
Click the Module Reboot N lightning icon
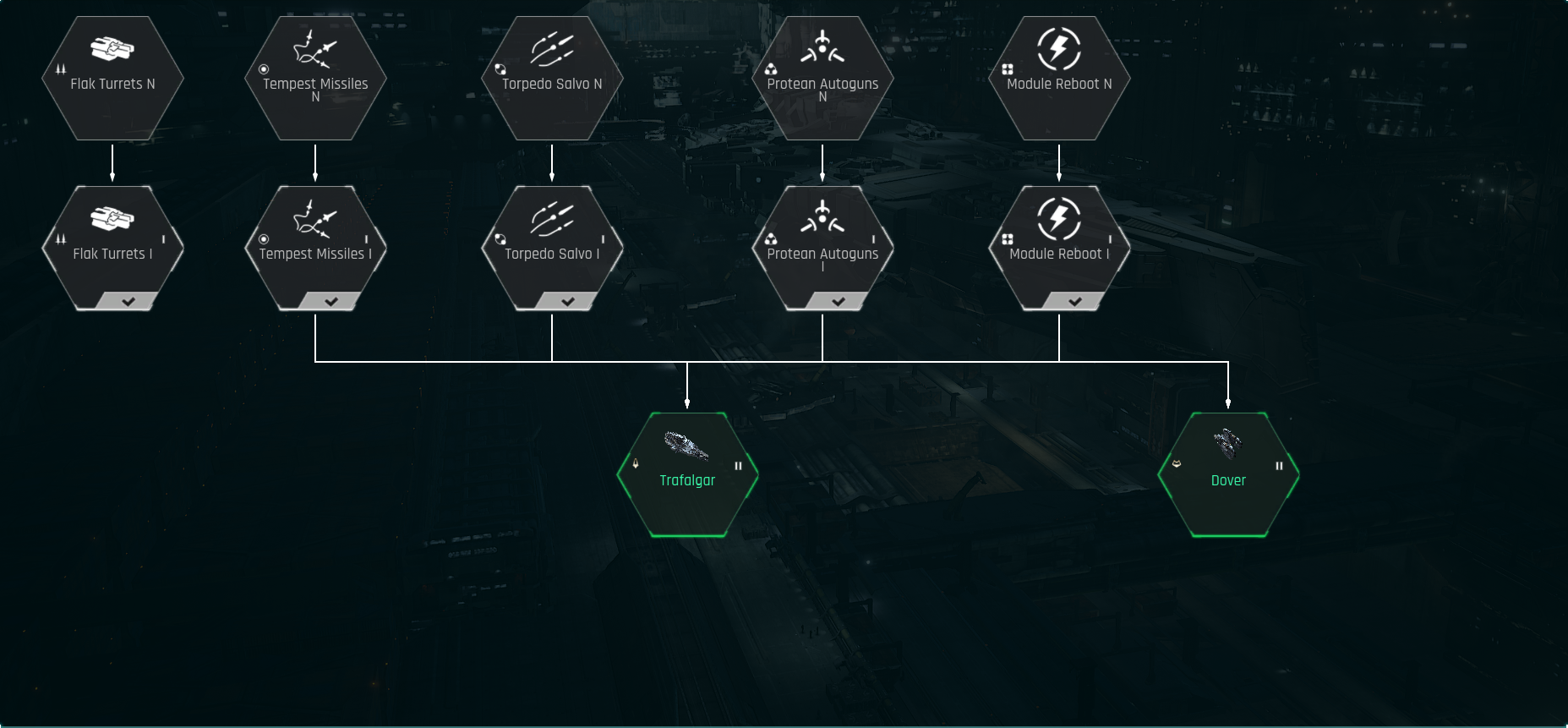click(x=1059, y=47)
